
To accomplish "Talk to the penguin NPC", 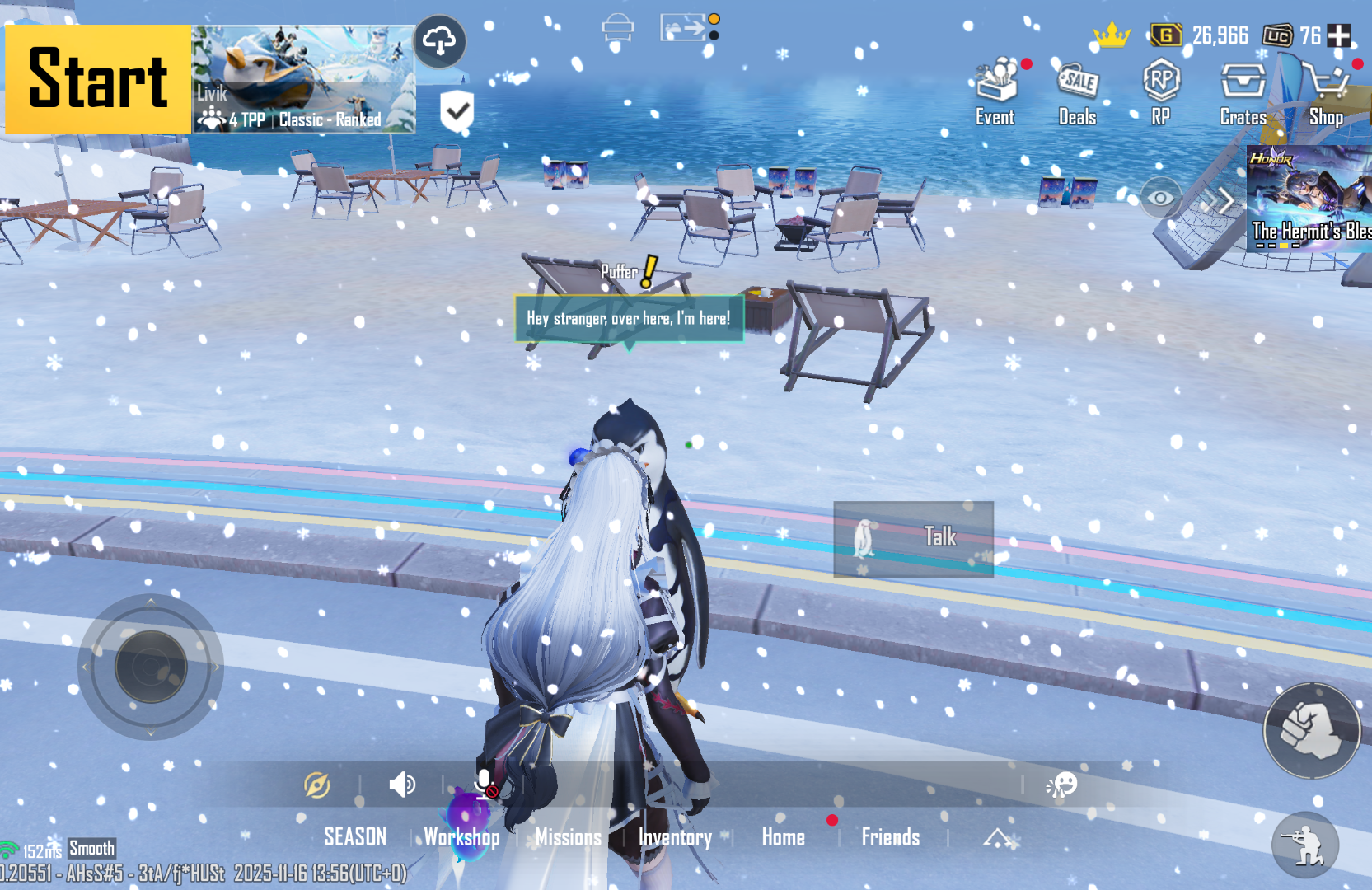I will tap(913, 538).
